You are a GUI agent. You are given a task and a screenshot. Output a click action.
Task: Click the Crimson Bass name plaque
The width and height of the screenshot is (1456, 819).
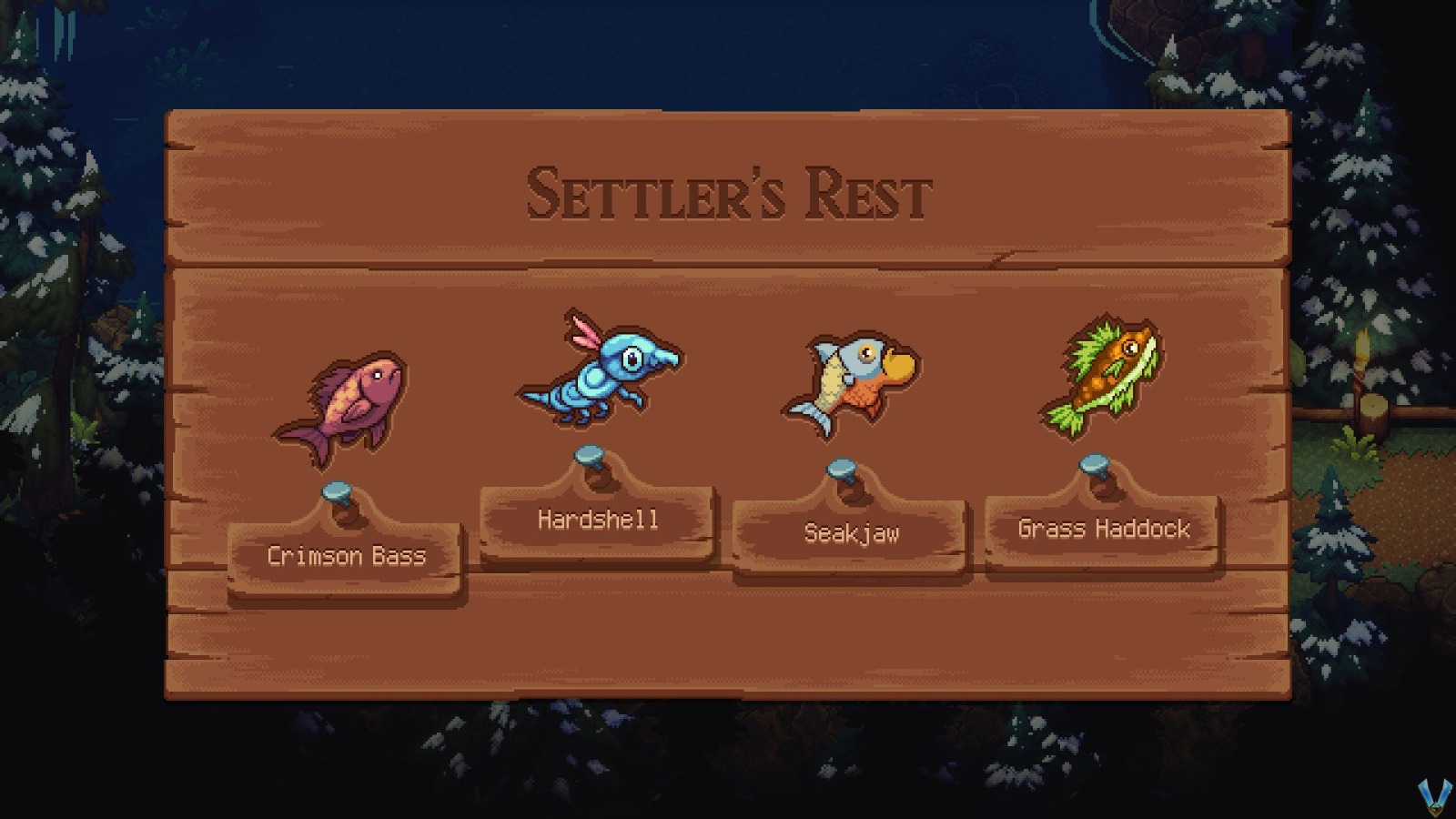347,557
